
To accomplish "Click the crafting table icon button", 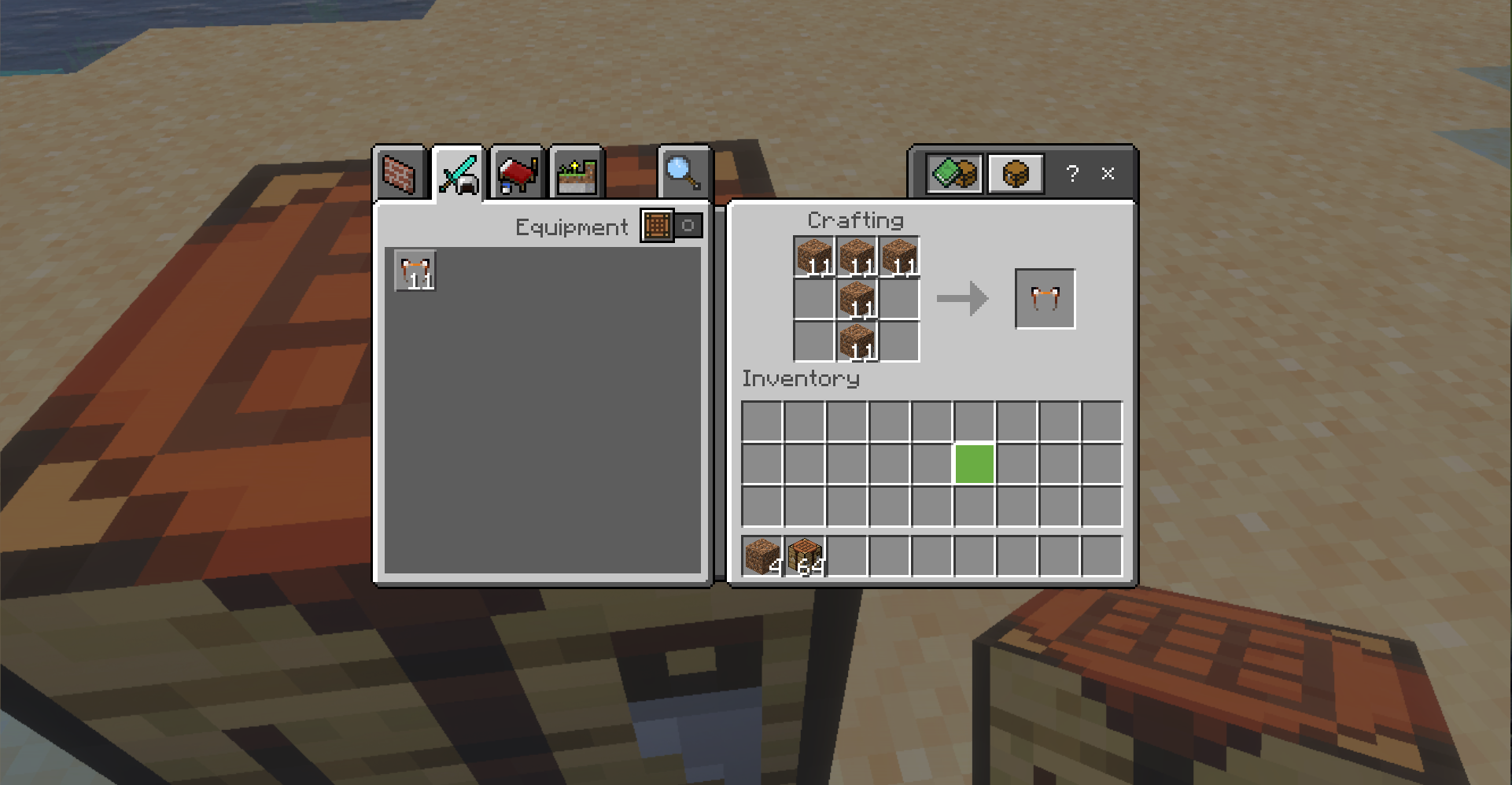I will coord(1015,173).
